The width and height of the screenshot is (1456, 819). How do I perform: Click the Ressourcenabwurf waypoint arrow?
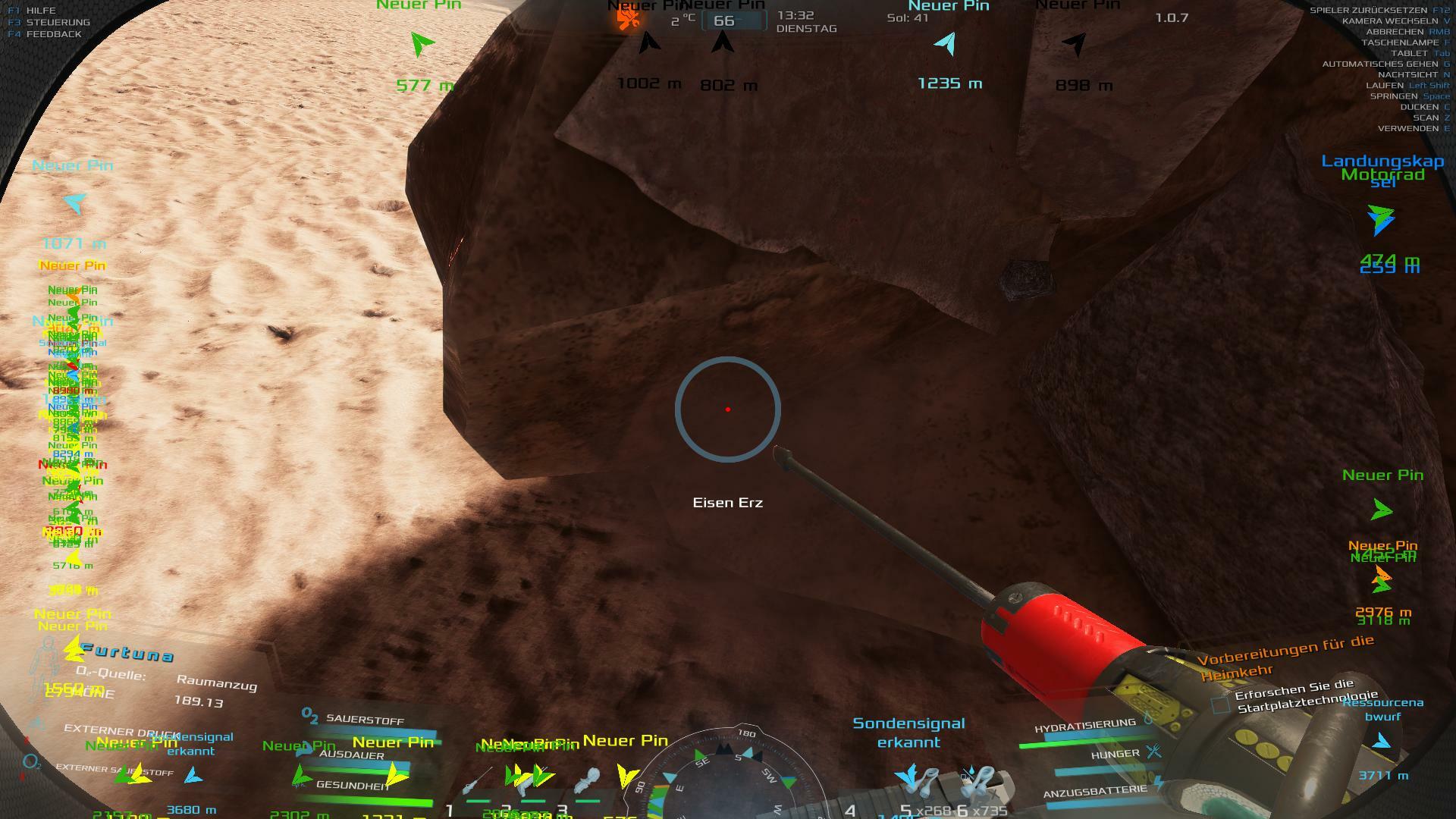[x=1382, y=741]
